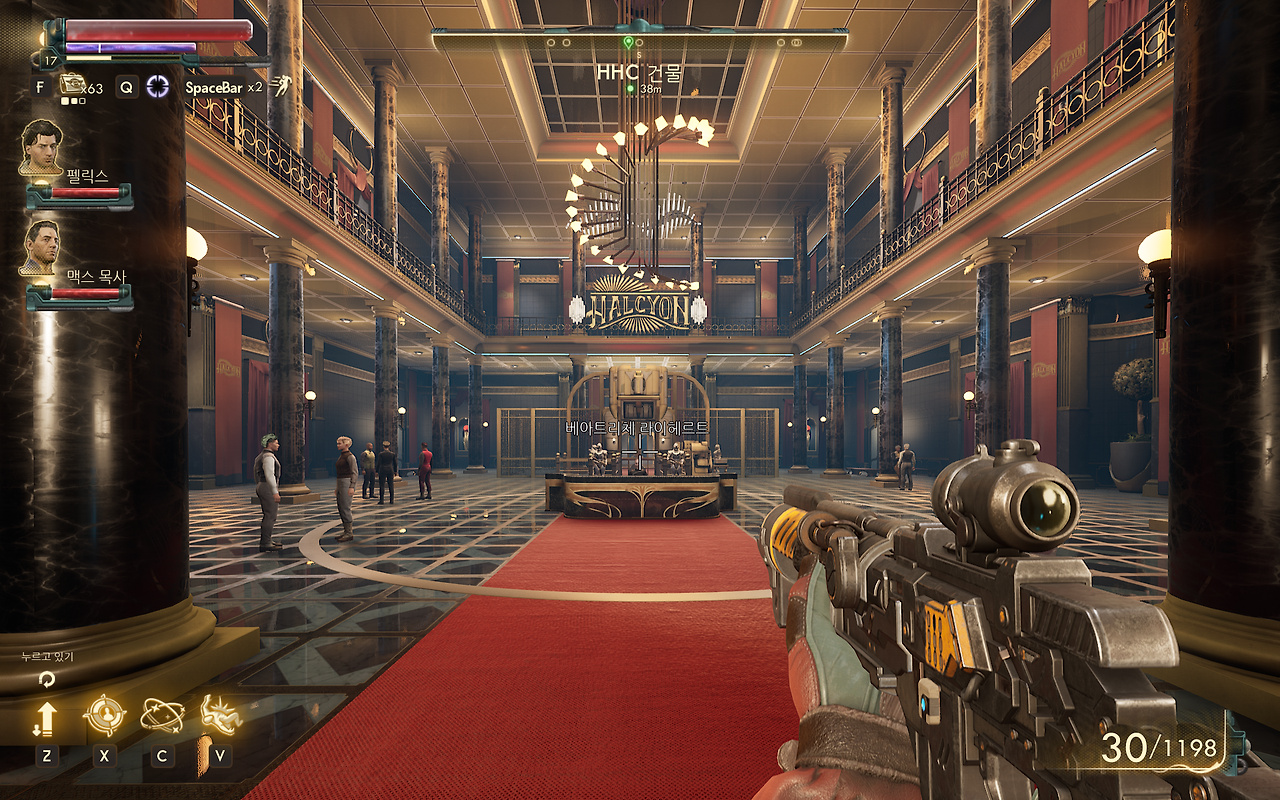Screen dimensions: 1280x800
Task: Activate the crosshair target companion command
Action: coord(104,716)
